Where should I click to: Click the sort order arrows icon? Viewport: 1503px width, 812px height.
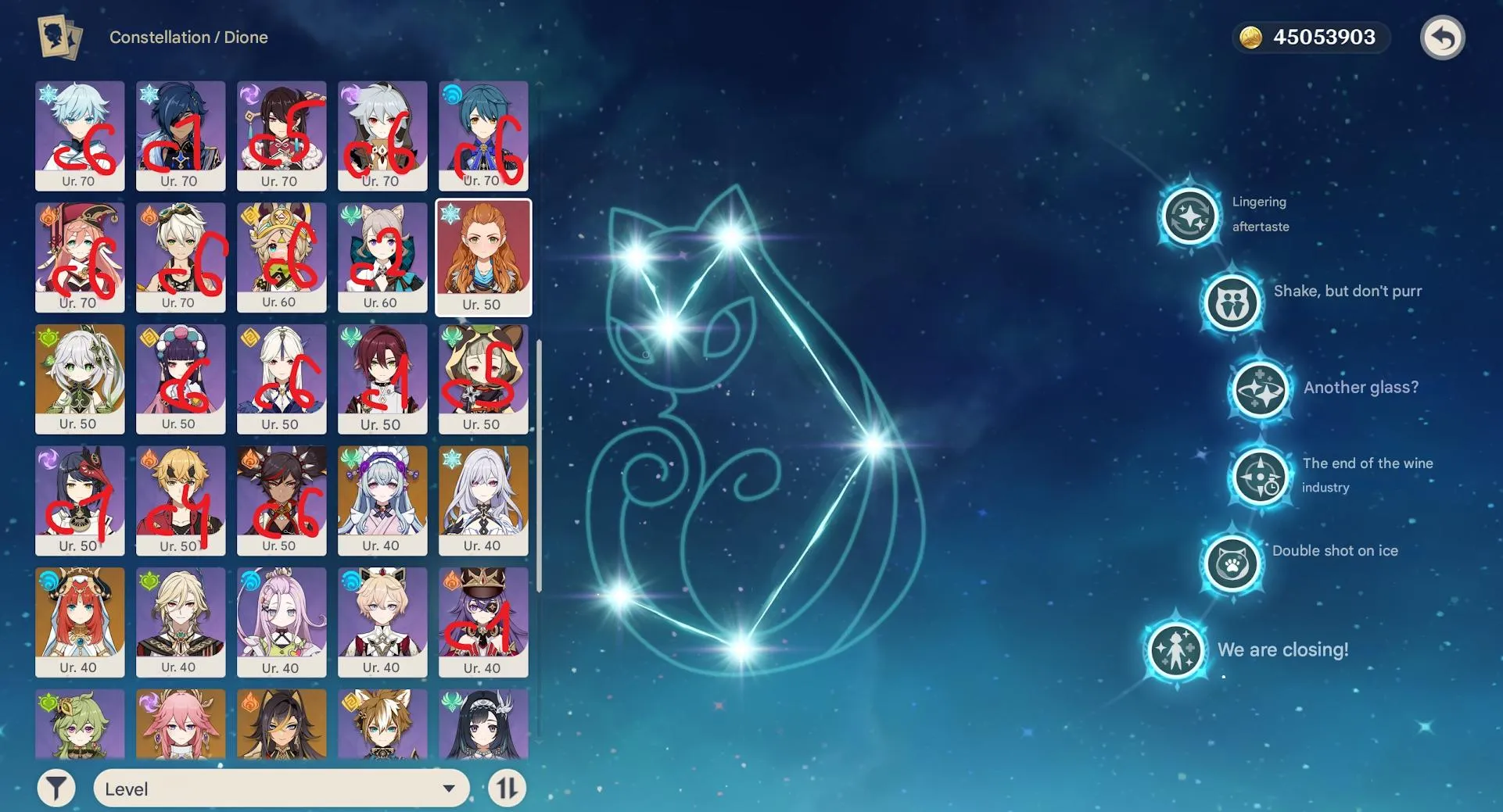(x=507, y=788)
